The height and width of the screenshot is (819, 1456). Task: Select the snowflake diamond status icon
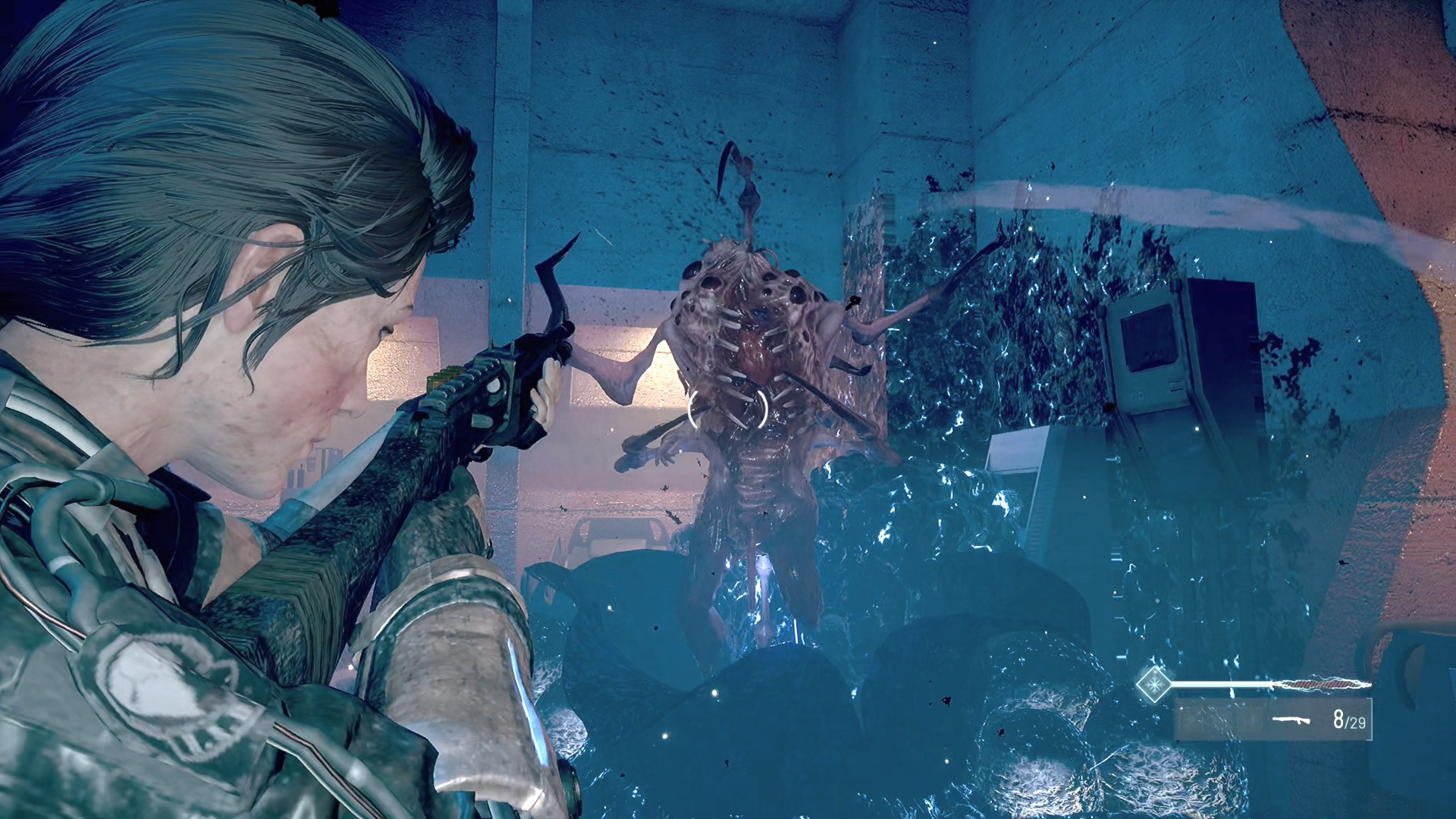pos(1154,684)
